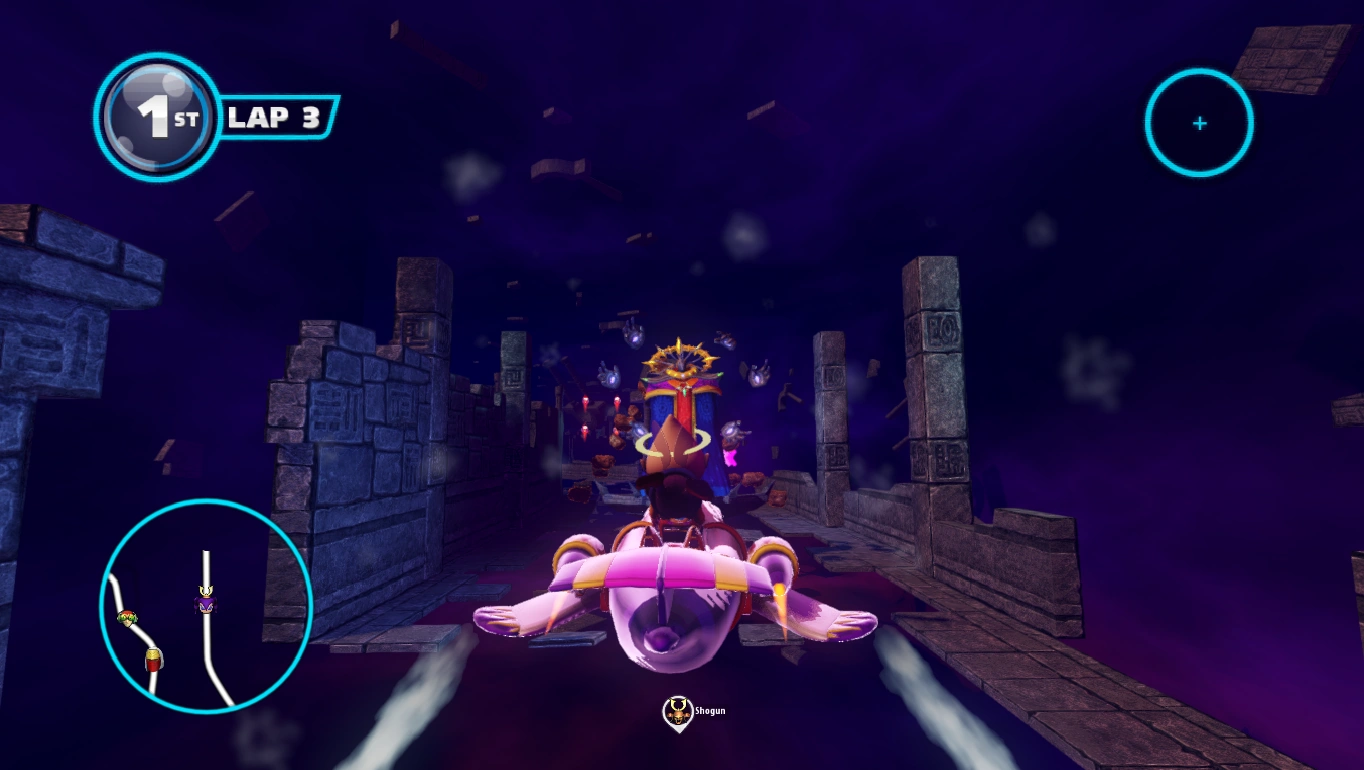
Task: Select the purple NiGHTS racer marker on minimap
Action: 205,603
